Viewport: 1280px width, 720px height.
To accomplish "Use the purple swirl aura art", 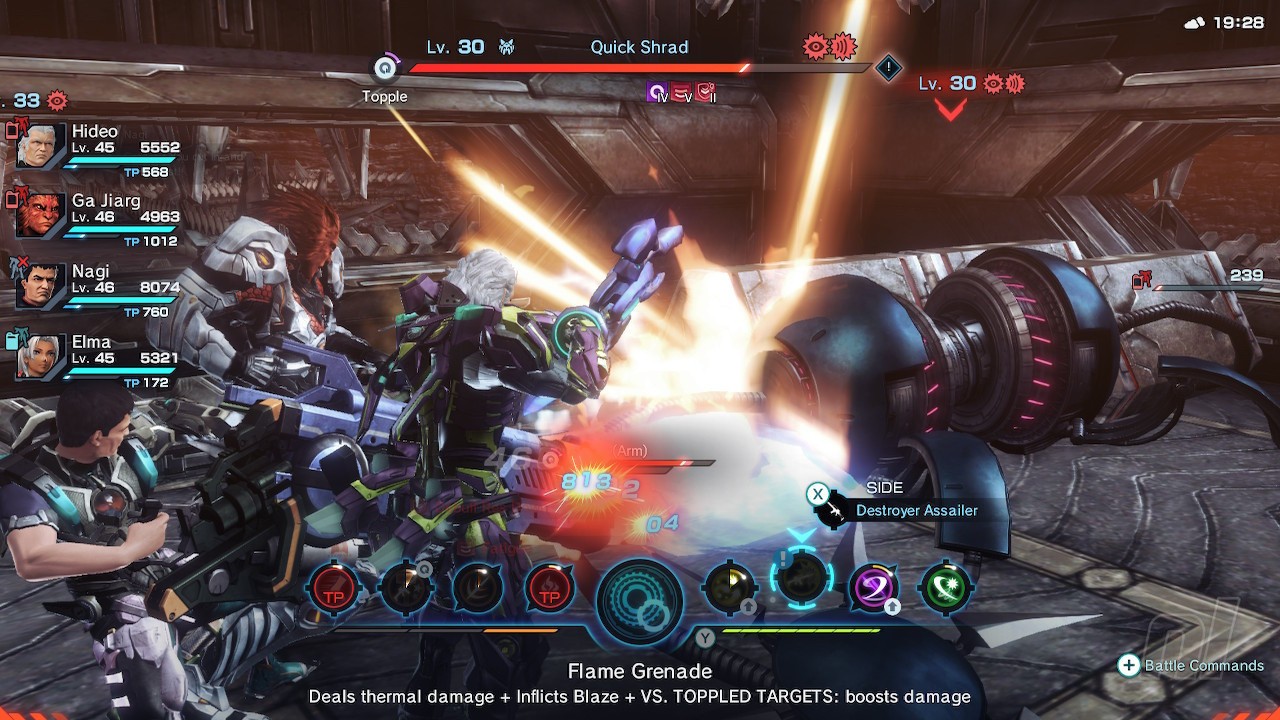I will (x=873, y=586).
